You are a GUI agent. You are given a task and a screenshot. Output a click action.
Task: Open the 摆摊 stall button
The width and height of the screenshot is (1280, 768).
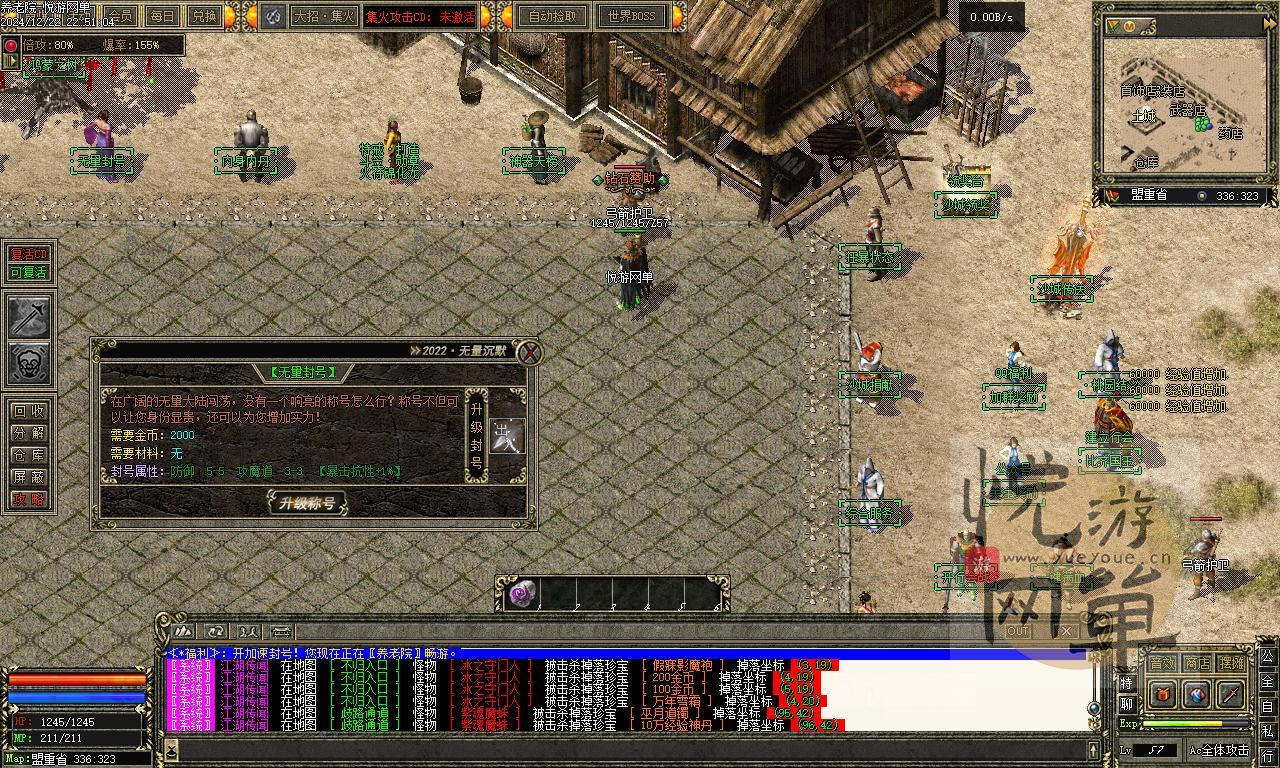tap(1231, 663)
